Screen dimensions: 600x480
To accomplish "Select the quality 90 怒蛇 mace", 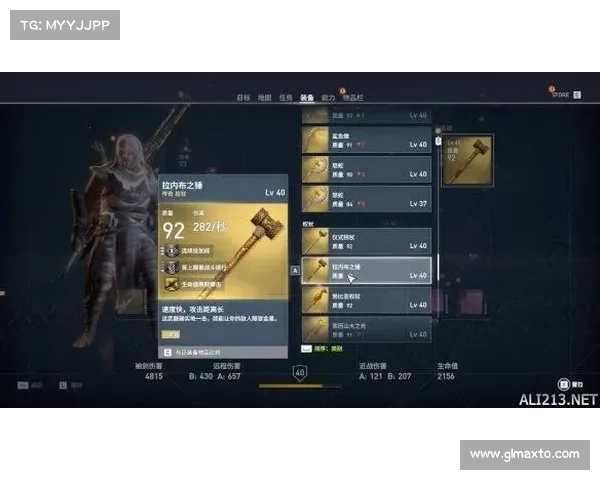I will (x=367, y=170).
